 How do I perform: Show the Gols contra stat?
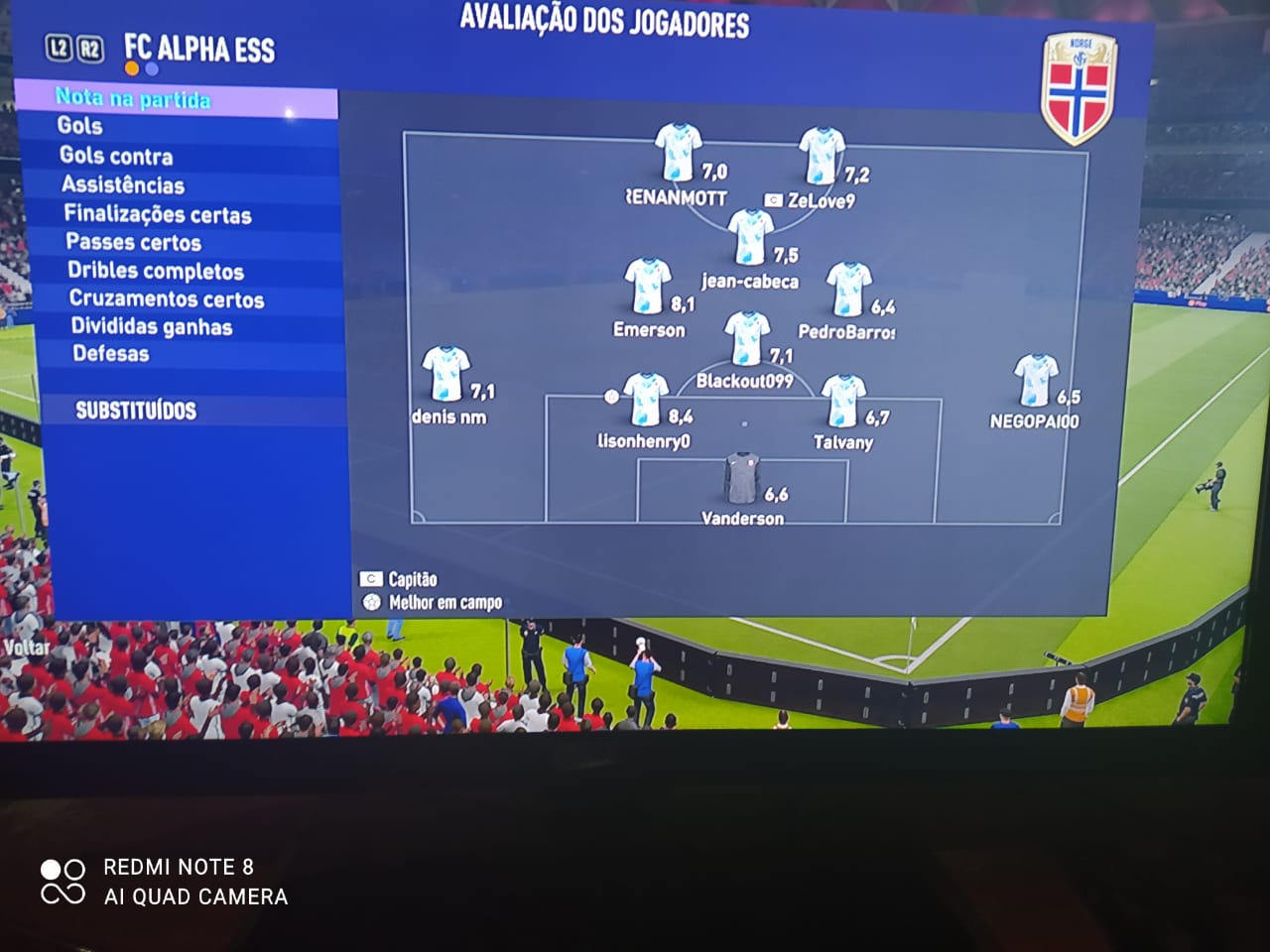tap(116, 156)
